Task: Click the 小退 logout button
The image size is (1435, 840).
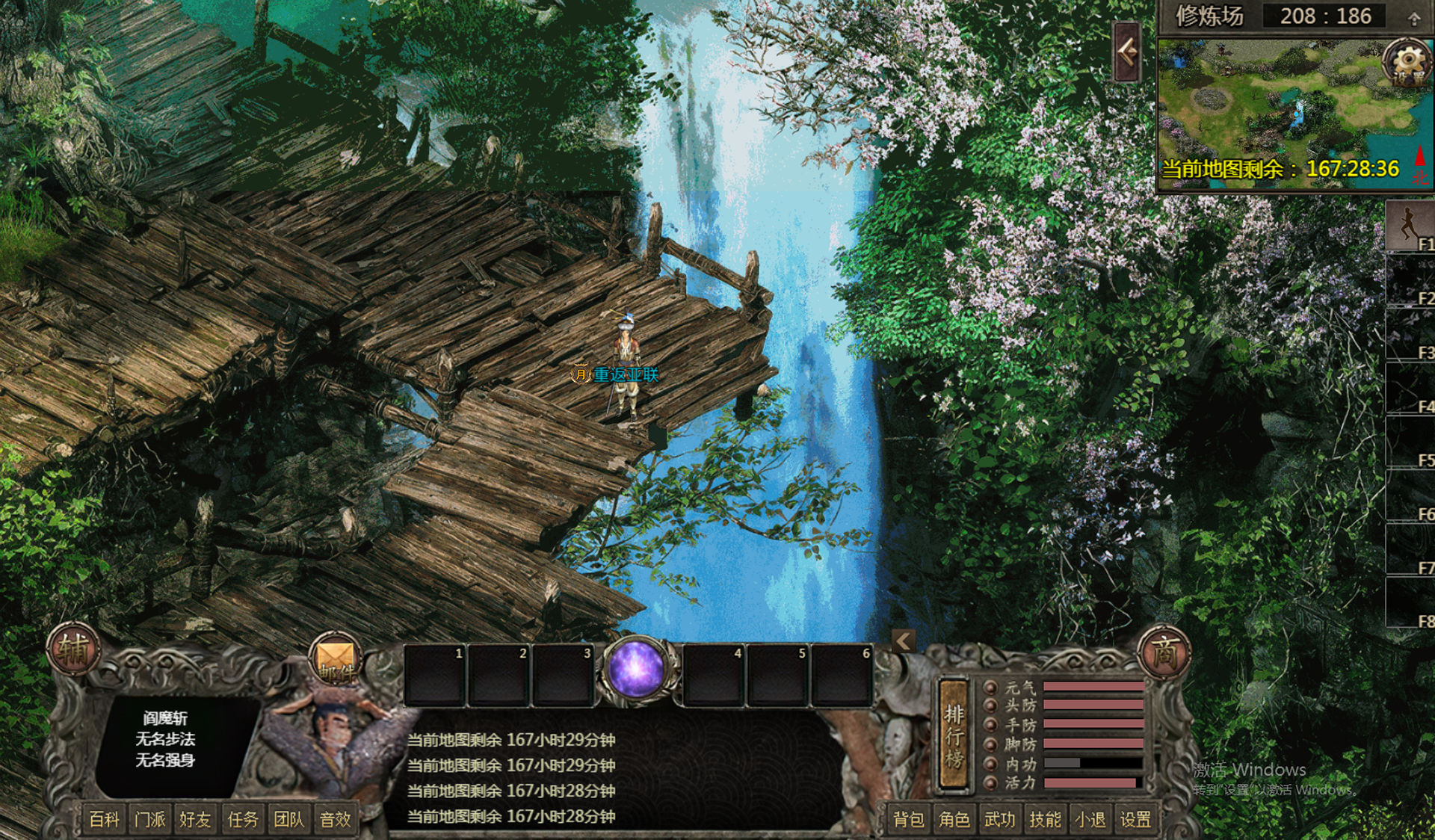Action: [1090, 820]
